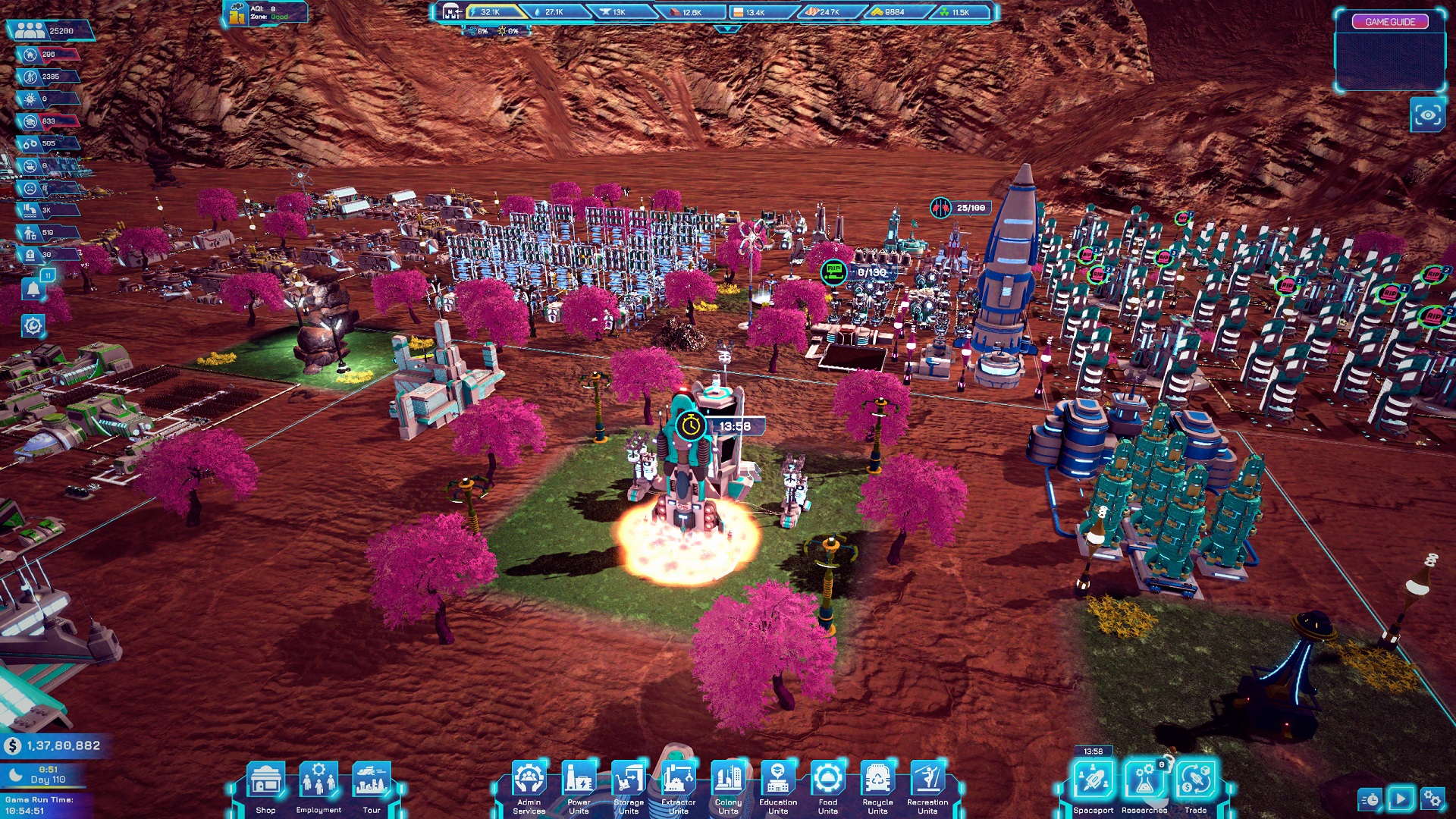Open the Recreation Units category
This screenshot has width=1456, height=819.
927,780
